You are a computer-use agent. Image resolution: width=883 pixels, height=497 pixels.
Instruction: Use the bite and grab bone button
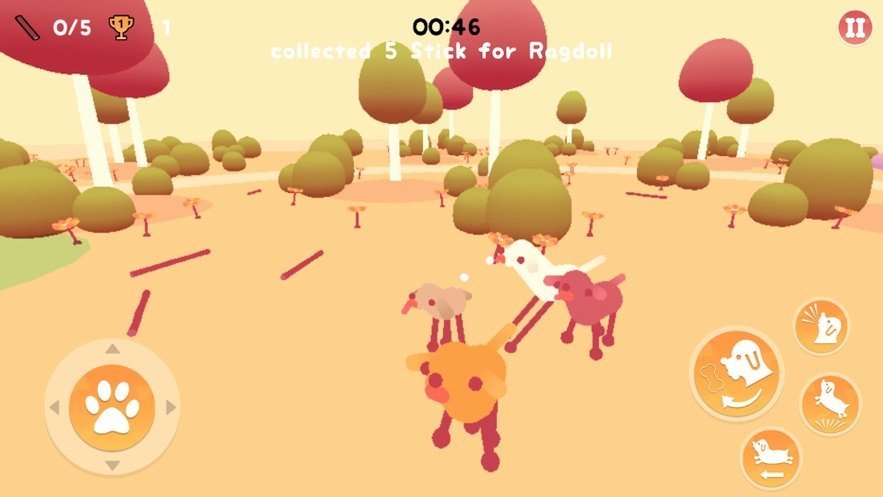click(x=737, y=373)
